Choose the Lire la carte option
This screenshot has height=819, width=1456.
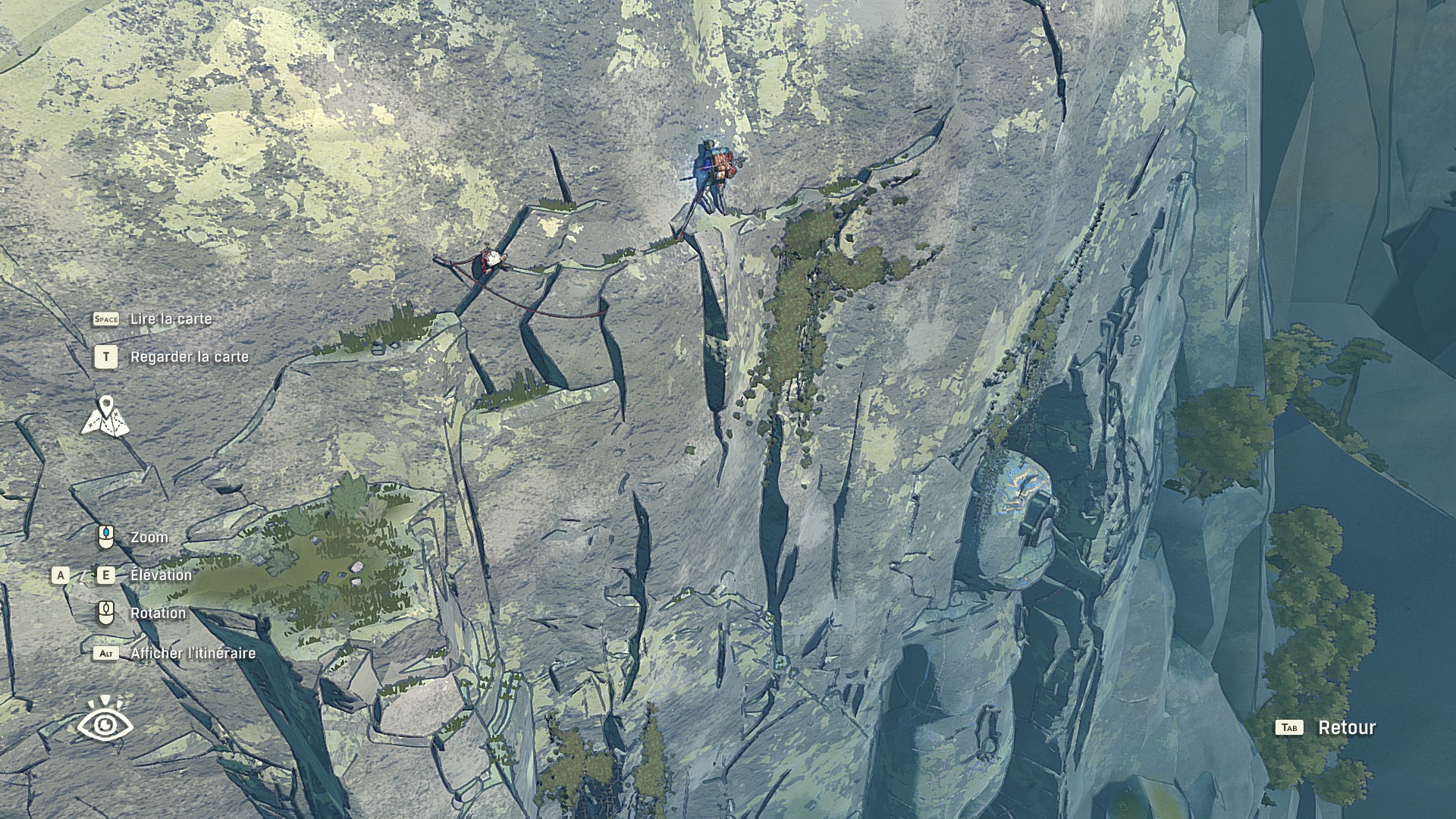pyautogui.click(x=171, y=319)
